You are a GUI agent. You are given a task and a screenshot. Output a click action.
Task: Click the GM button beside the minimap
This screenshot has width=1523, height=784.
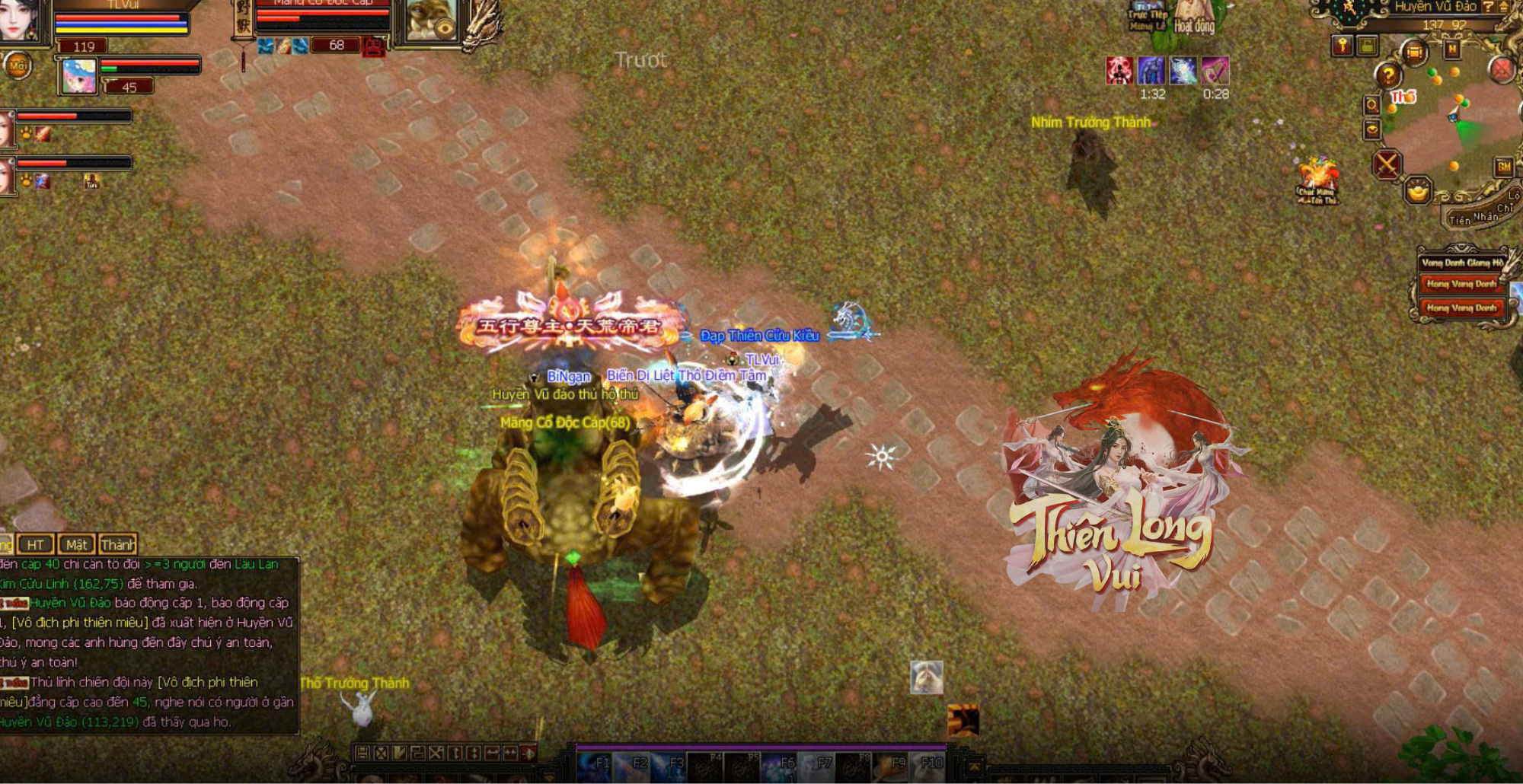1504,167
